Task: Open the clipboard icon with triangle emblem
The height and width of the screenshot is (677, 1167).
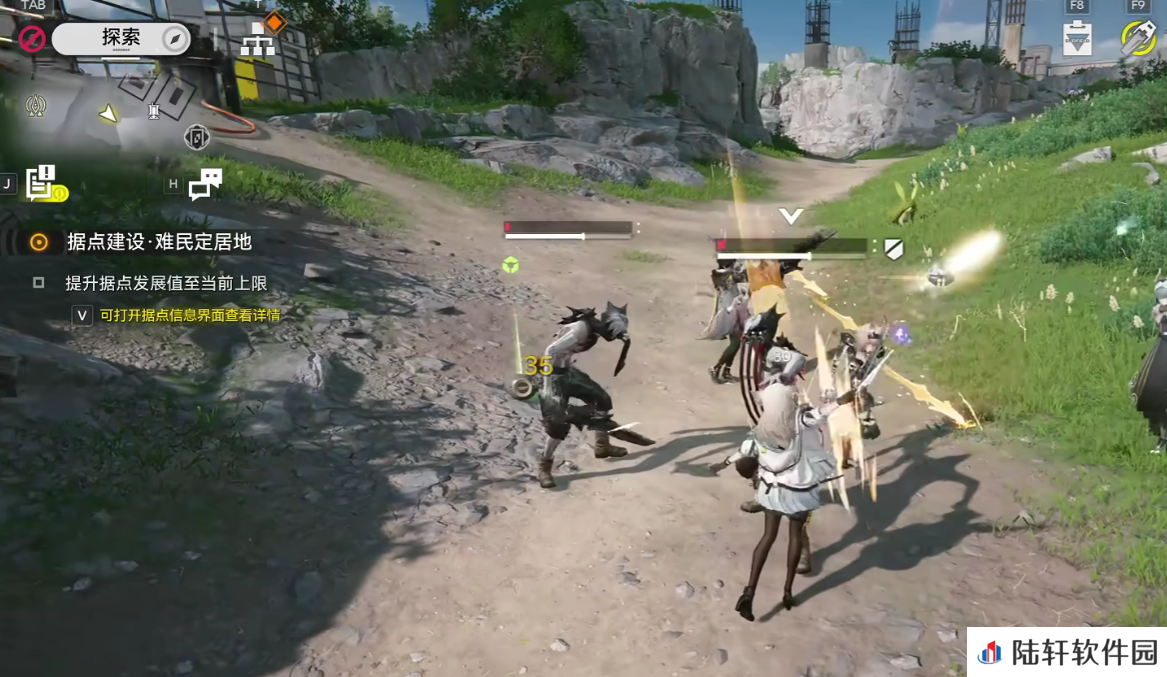Action: tap(1077, 38)
